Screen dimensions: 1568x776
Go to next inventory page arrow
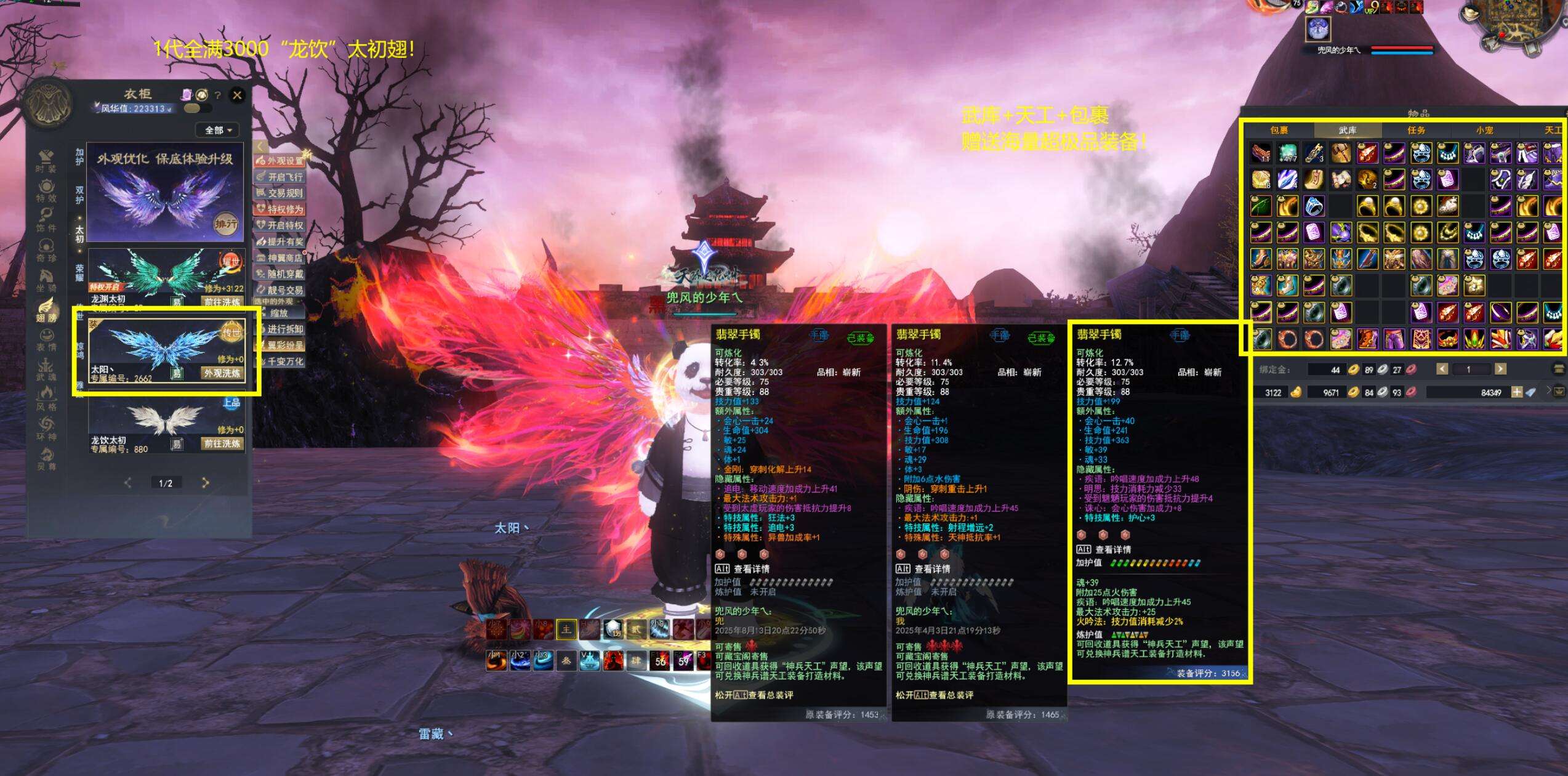coord(1500,370)
